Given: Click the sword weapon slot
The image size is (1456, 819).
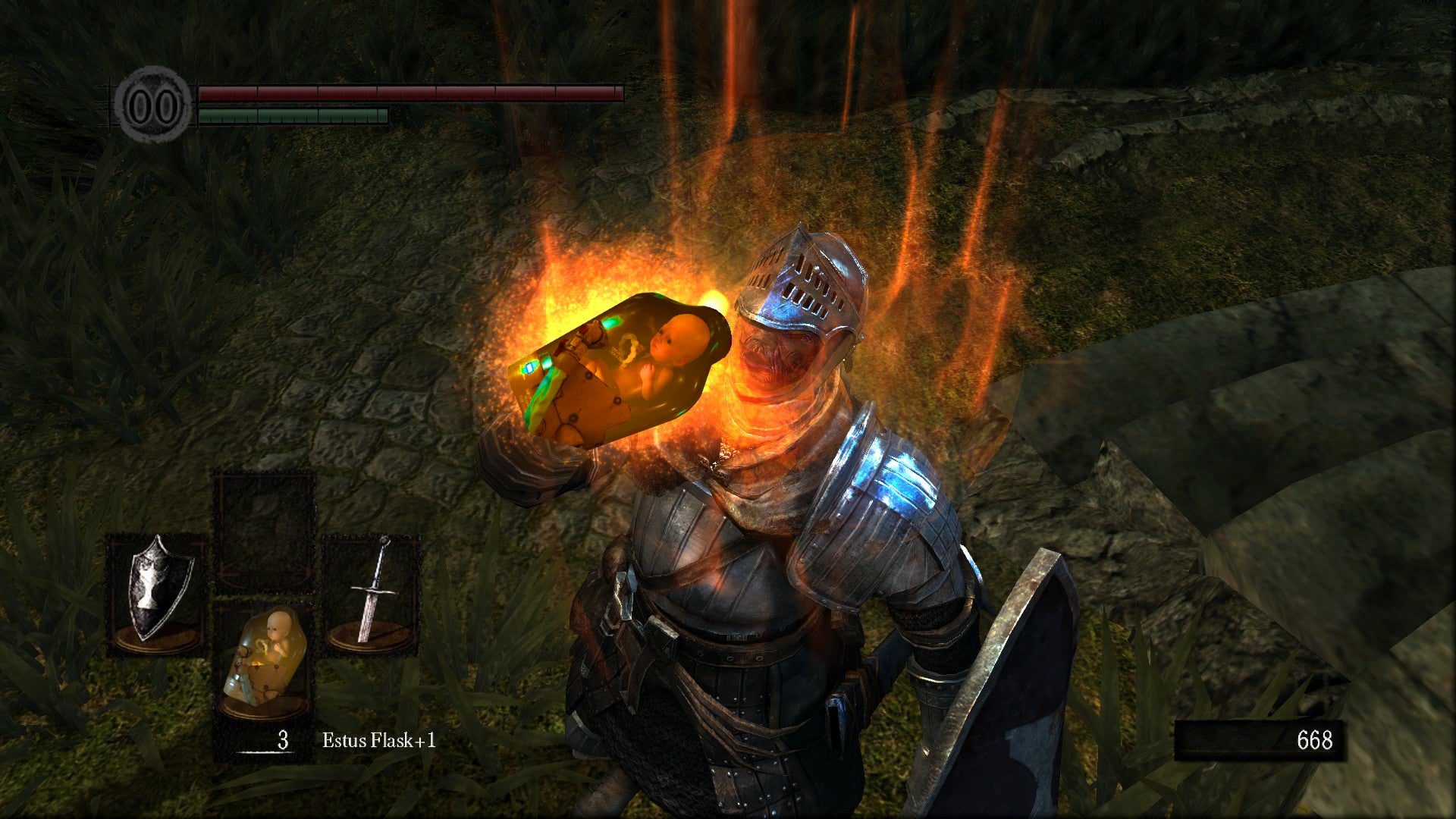Looking at the screenshot, I should tap(372, 594).
